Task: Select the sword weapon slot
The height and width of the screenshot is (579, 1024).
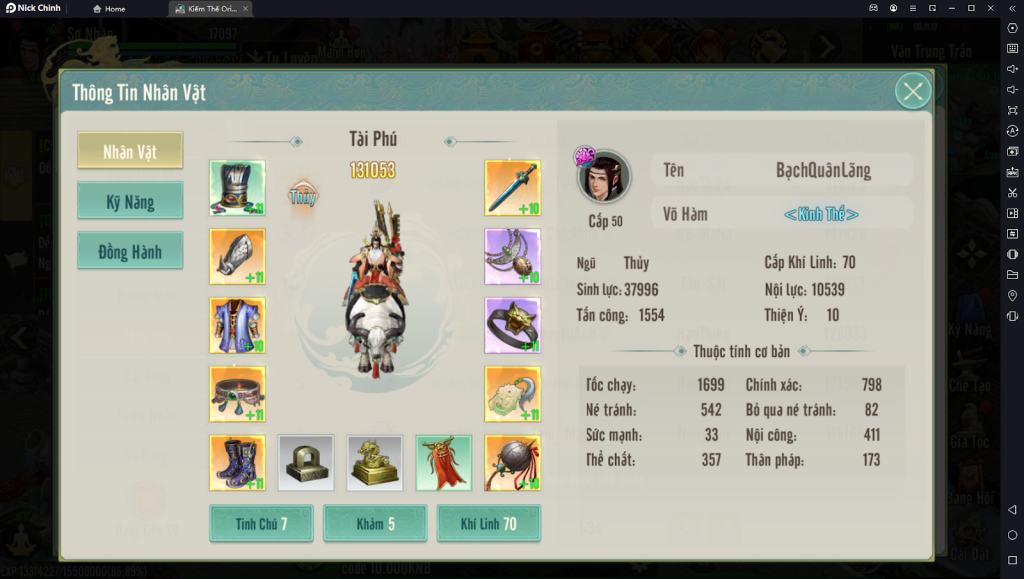Action: coord(512,188)
